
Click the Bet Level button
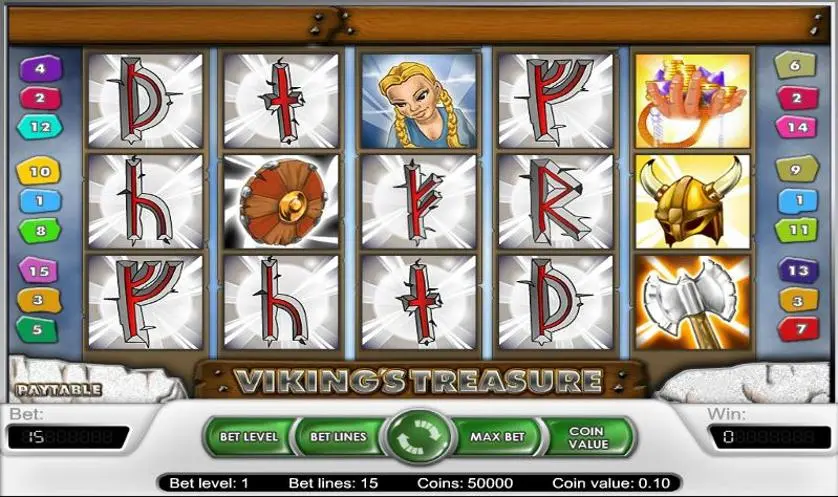[x=247, y=437]
